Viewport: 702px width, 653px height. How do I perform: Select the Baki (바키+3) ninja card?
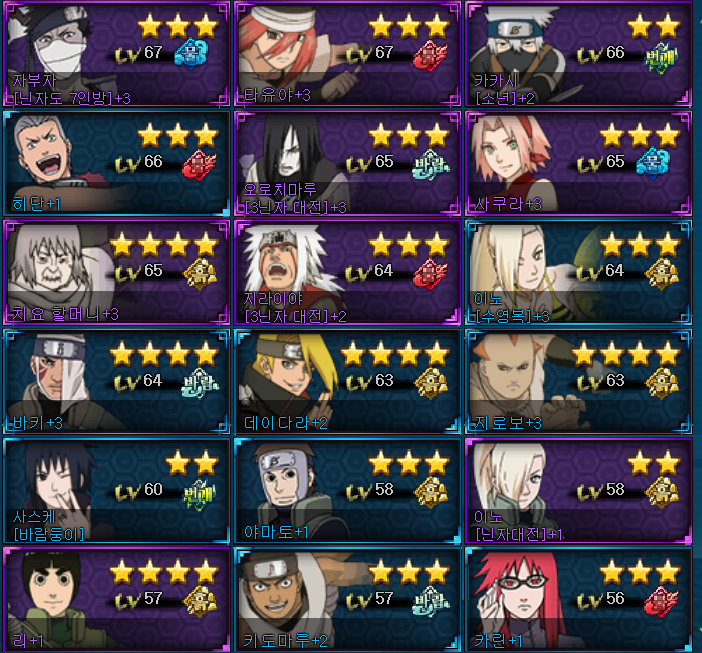(x=116, y=382)
